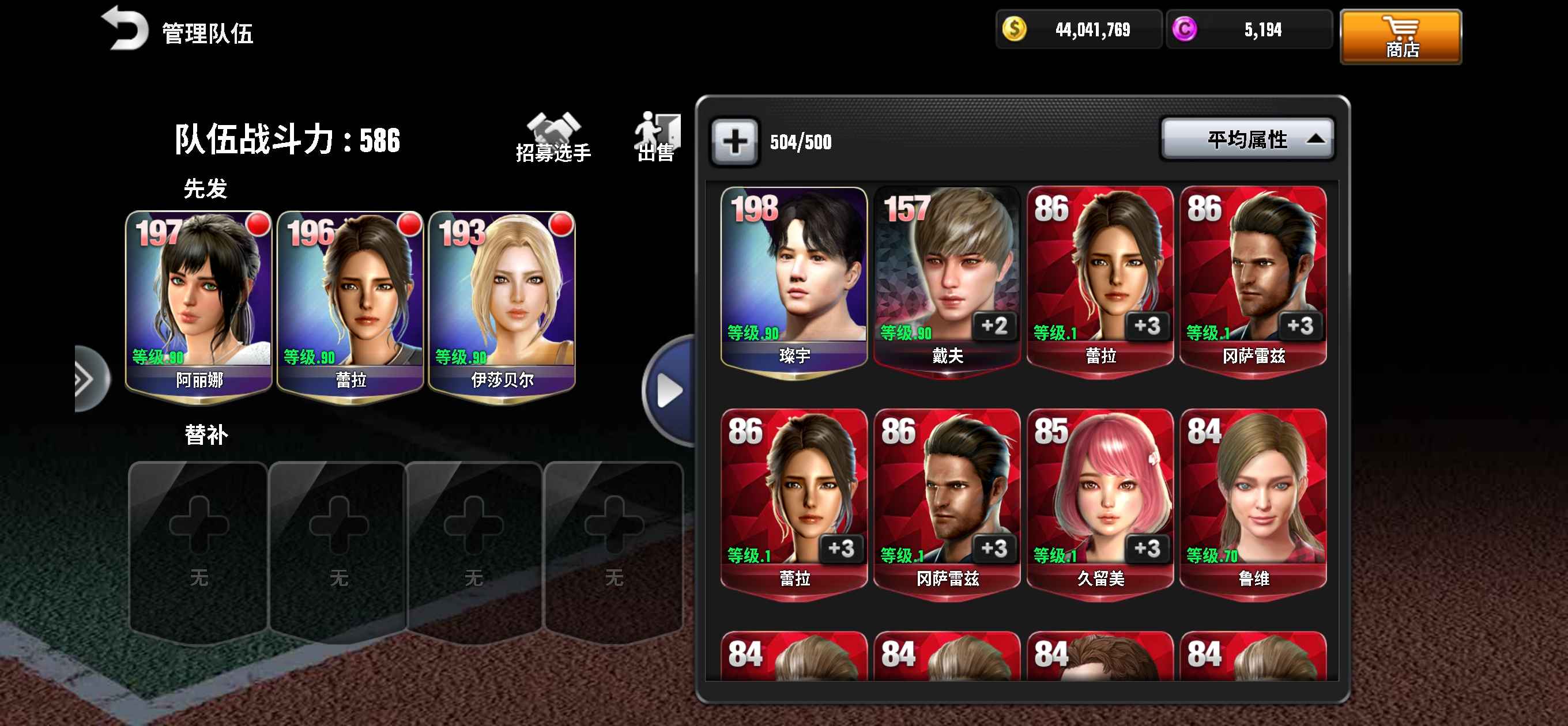Pick roster card 久留美 with pink hair
Screen dimensions: 1568x726
tap(1100, 502)
